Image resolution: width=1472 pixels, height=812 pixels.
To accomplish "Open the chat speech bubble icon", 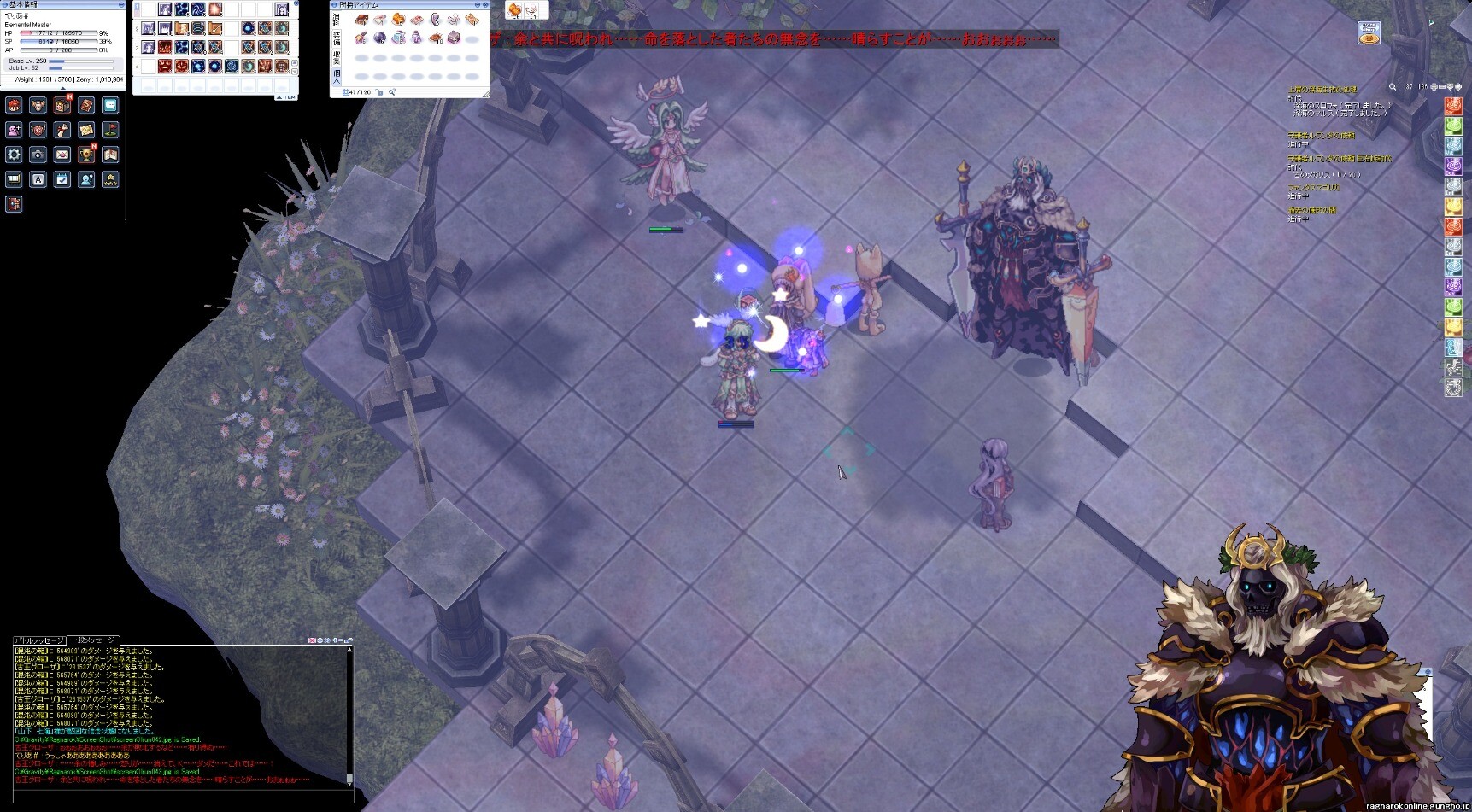I will (110, 105).
